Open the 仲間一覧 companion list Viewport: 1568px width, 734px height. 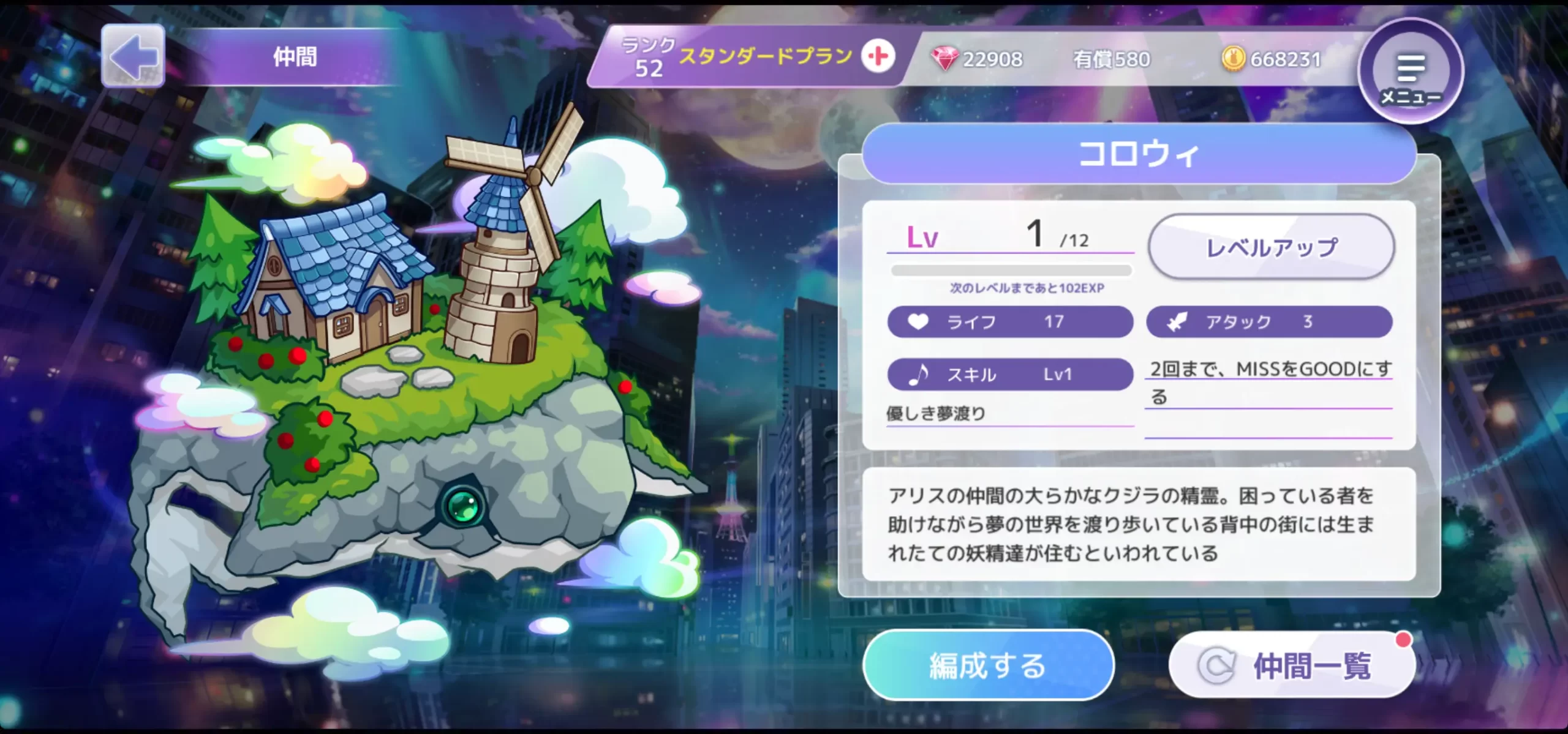1292,665
